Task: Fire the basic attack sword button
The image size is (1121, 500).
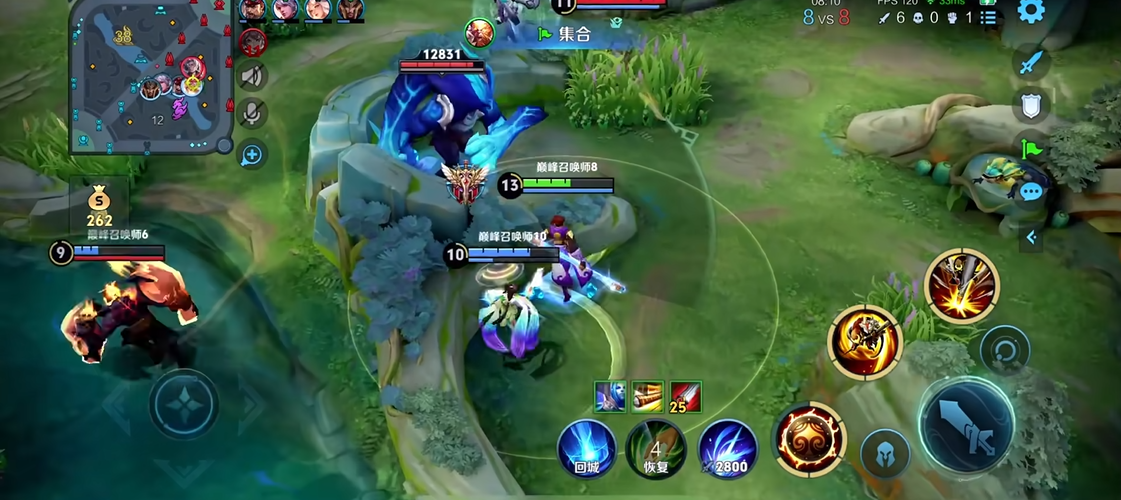Action: (x=967, y=424)
